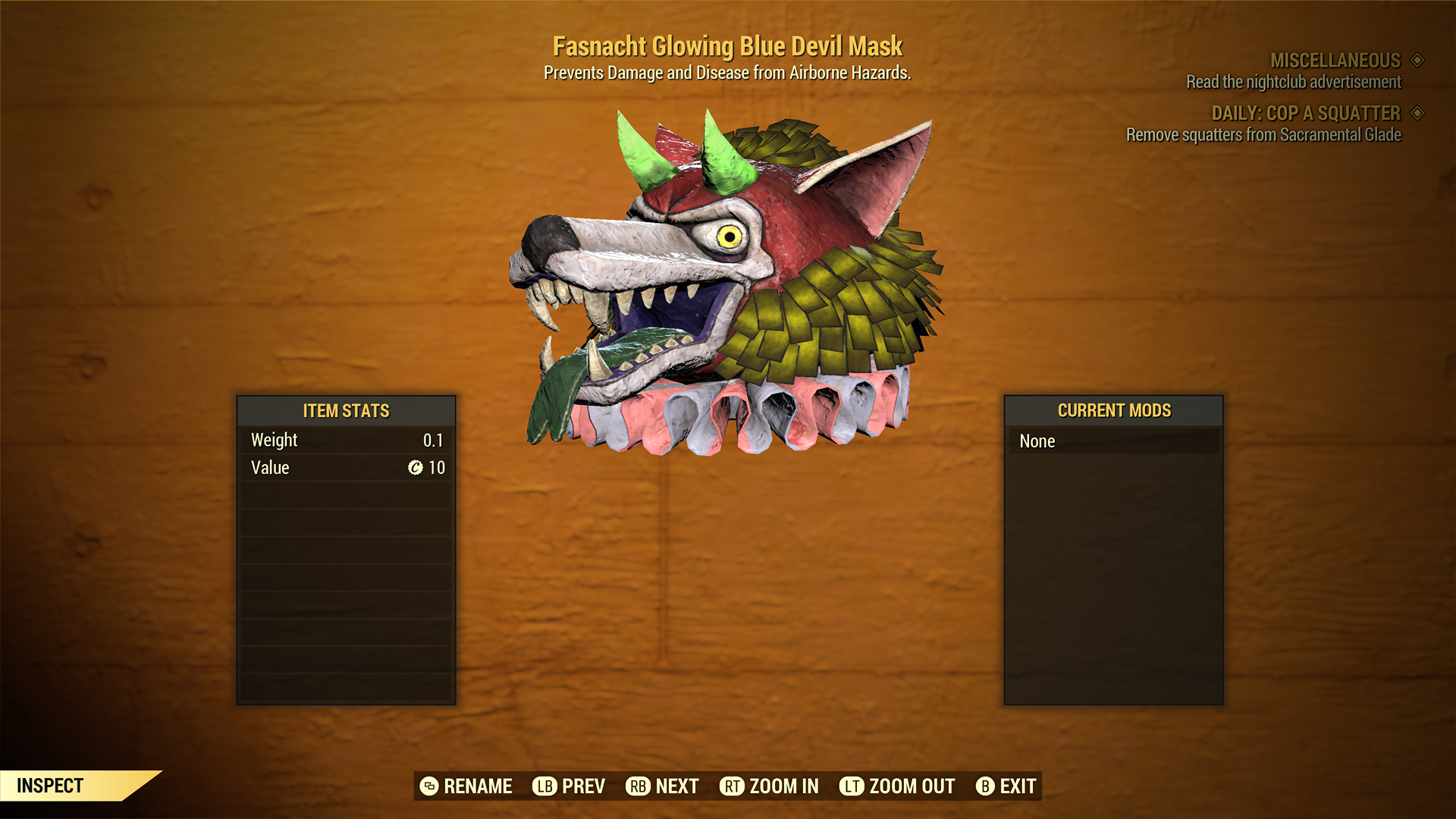The height and width of the screenshot is (819, 1456).
Task: Click EXIT to leave the inspect view
Action: (1018, 786)
